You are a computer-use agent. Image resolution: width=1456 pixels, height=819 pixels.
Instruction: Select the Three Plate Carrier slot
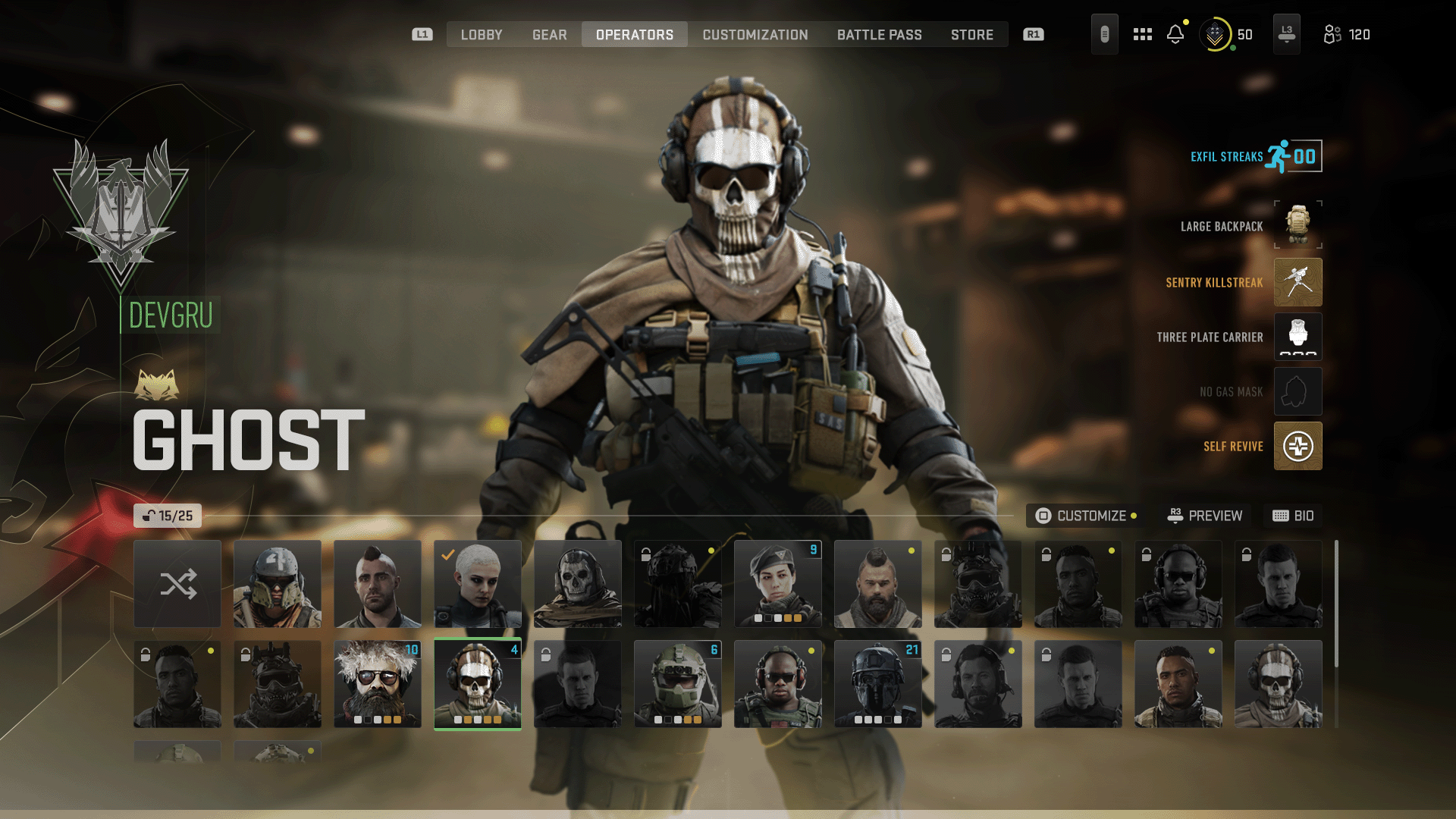pyautogui.click(x=1298, y=337)
